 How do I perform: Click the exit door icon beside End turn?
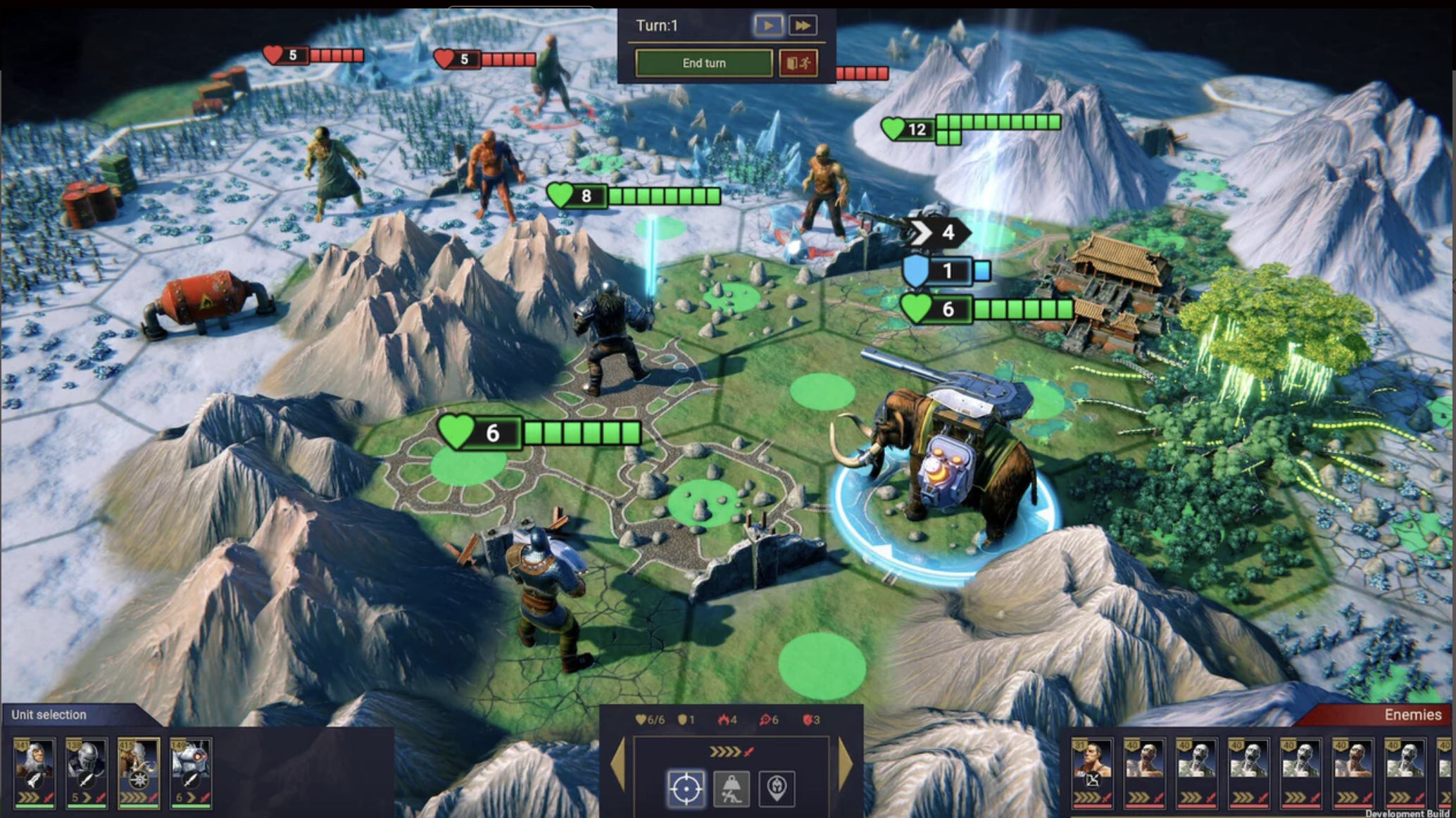tap(799, 65)
